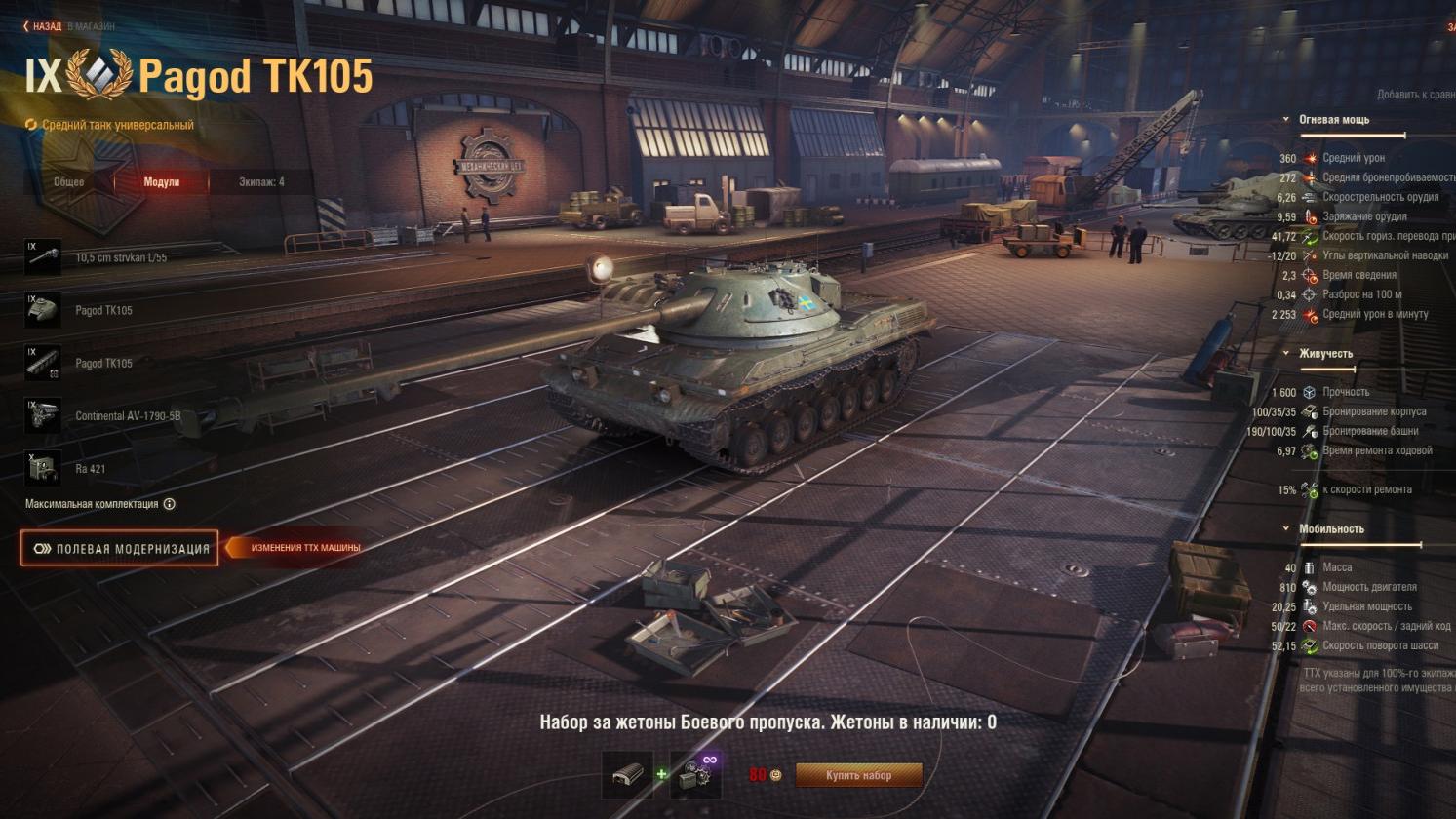Click the shield icon beside Прочность

click(x=1307, y=392)
